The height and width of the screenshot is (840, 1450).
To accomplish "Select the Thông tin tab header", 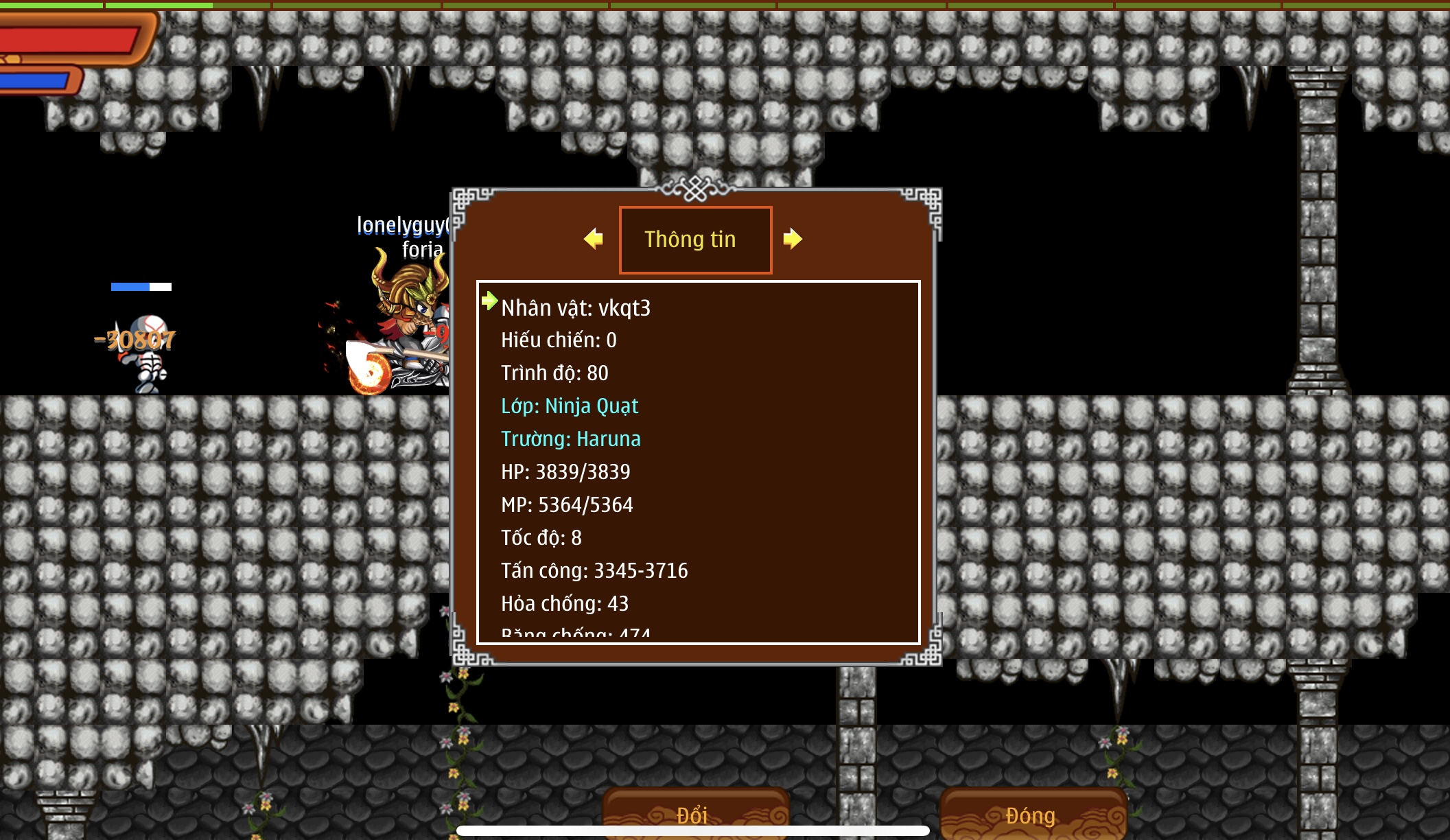I will click(x=695, y=240).
